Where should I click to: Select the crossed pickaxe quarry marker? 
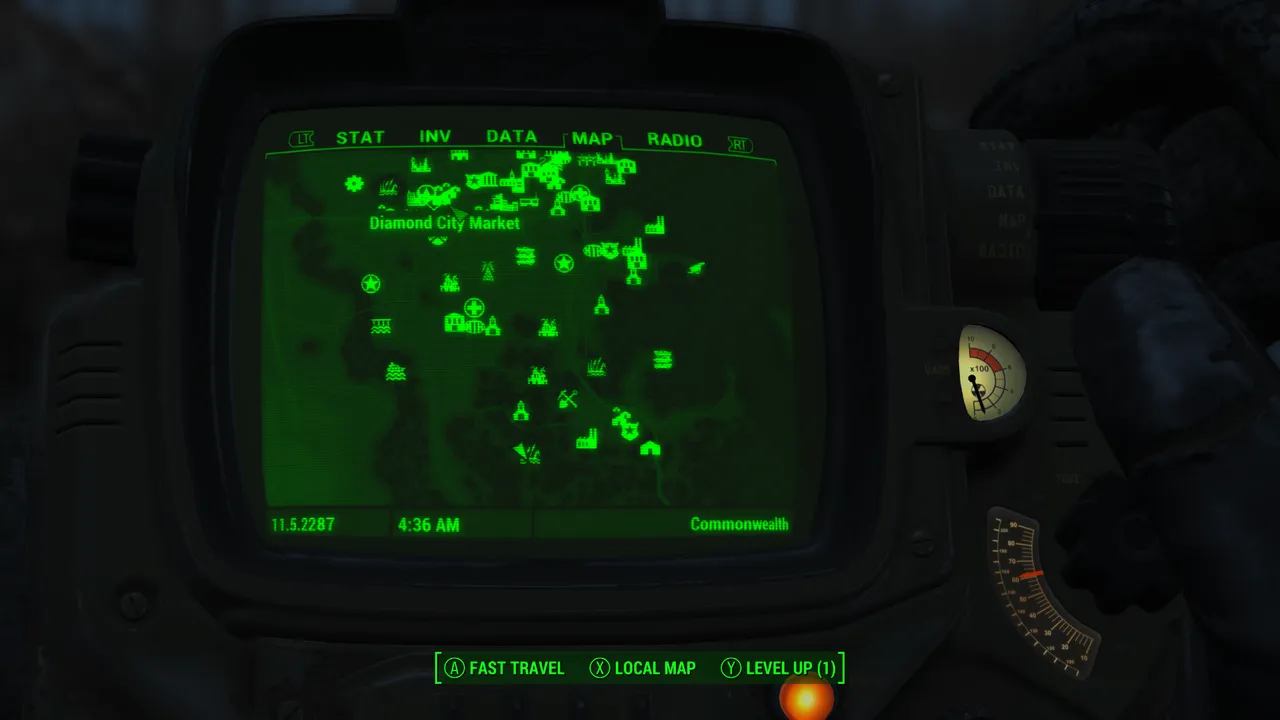point(568,400)
